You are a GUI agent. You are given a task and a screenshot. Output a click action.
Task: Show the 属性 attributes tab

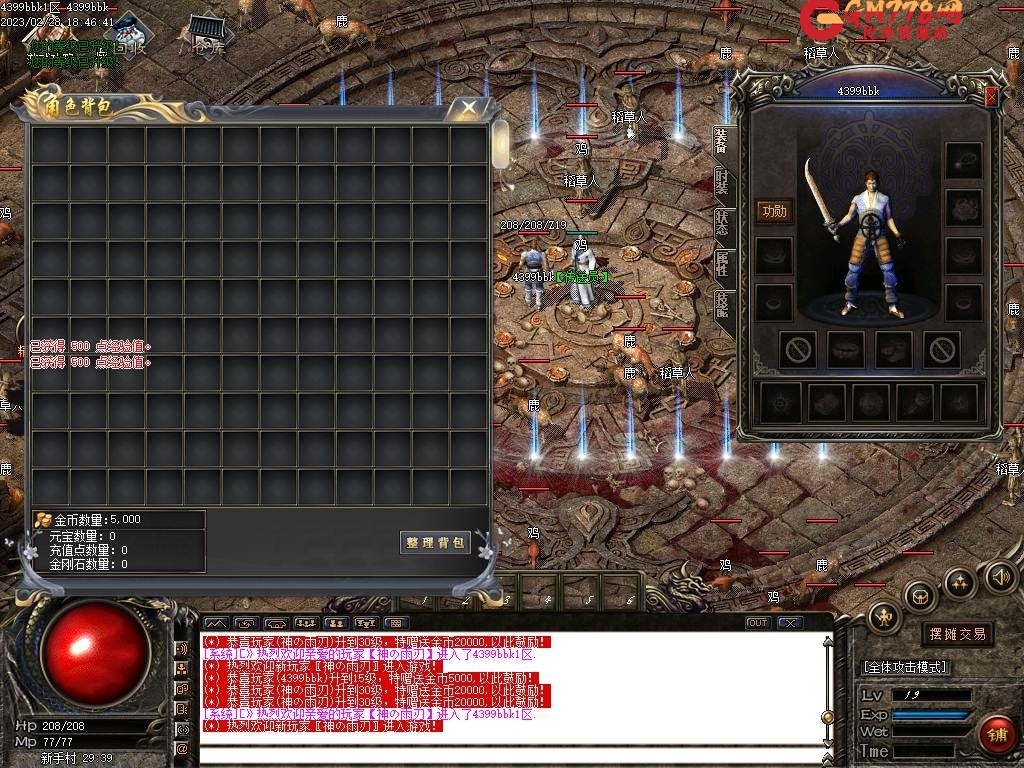(x=722, y=264)
